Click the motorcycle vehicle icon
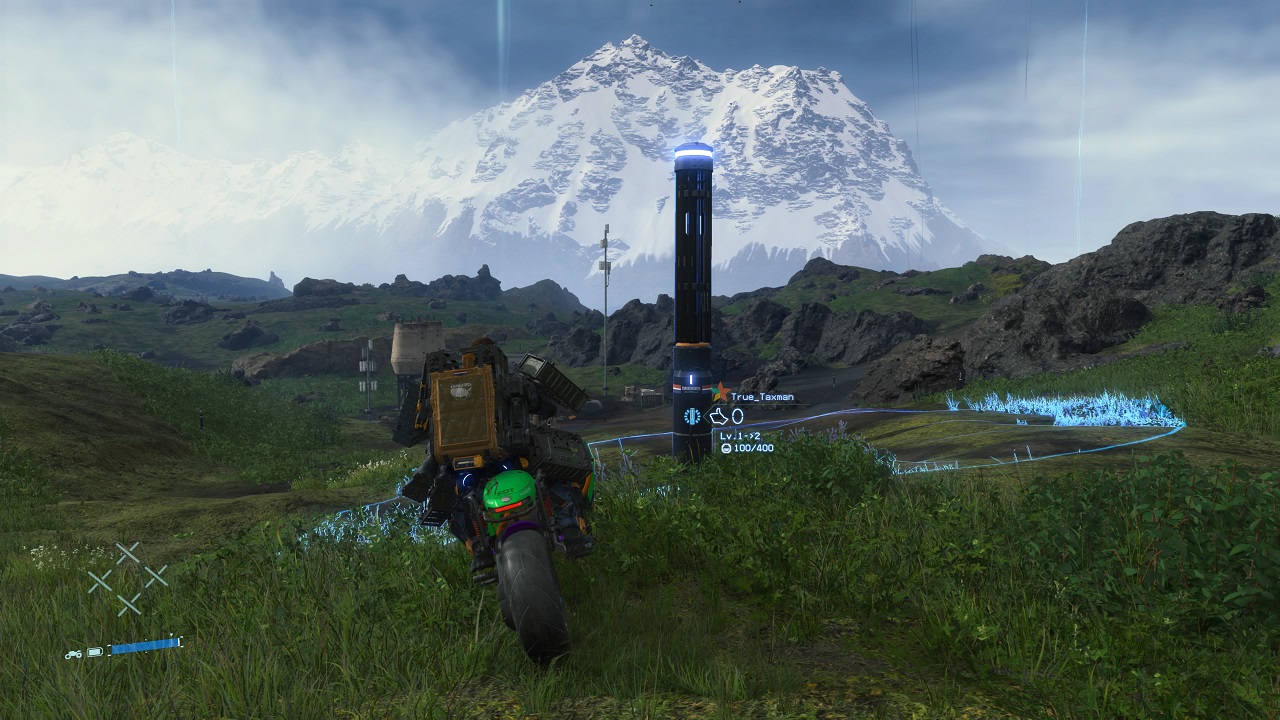 point(73,653)
